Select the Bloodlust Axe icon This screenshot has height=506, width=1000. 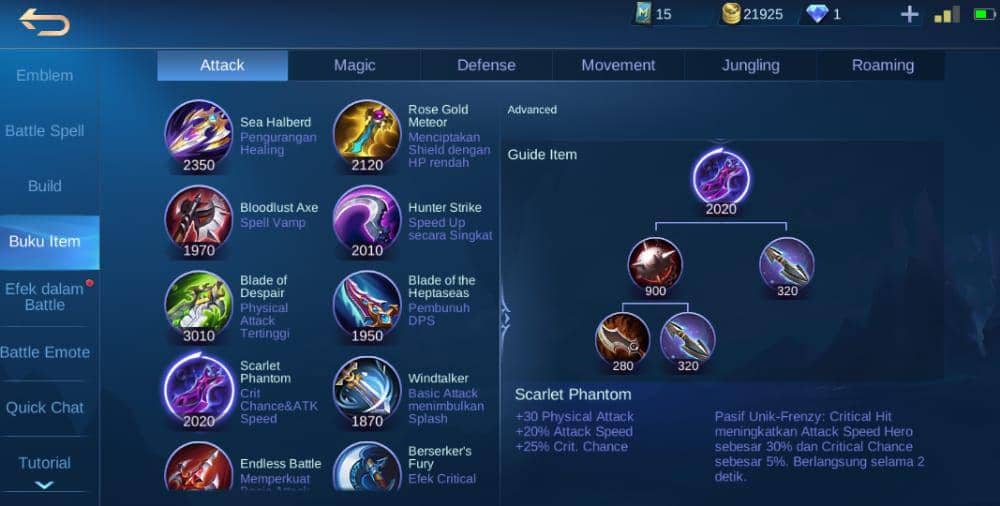pyautogui.click(x=198, y=218)
